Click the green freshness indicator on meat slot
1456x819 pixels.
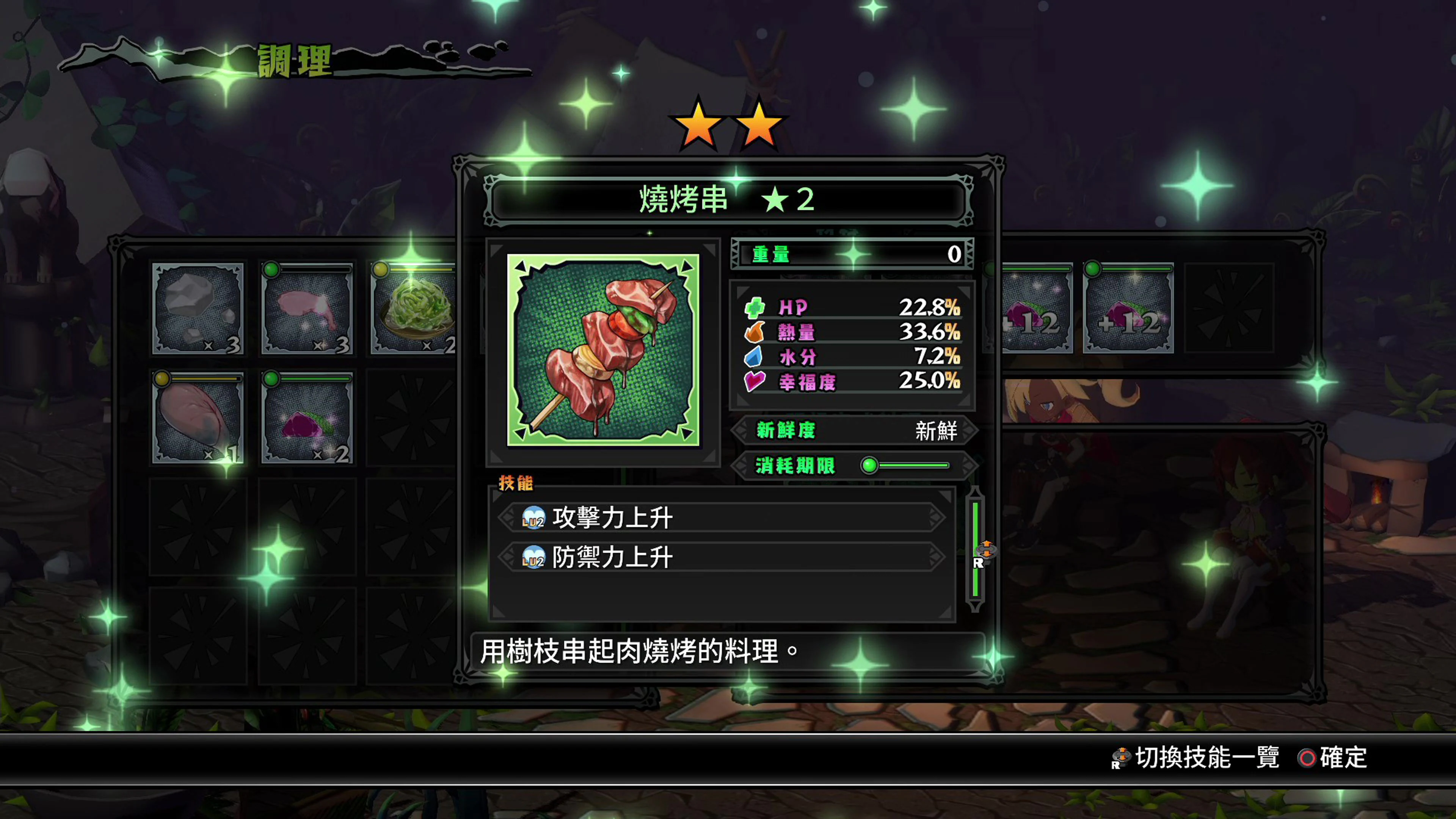[272, 271]
